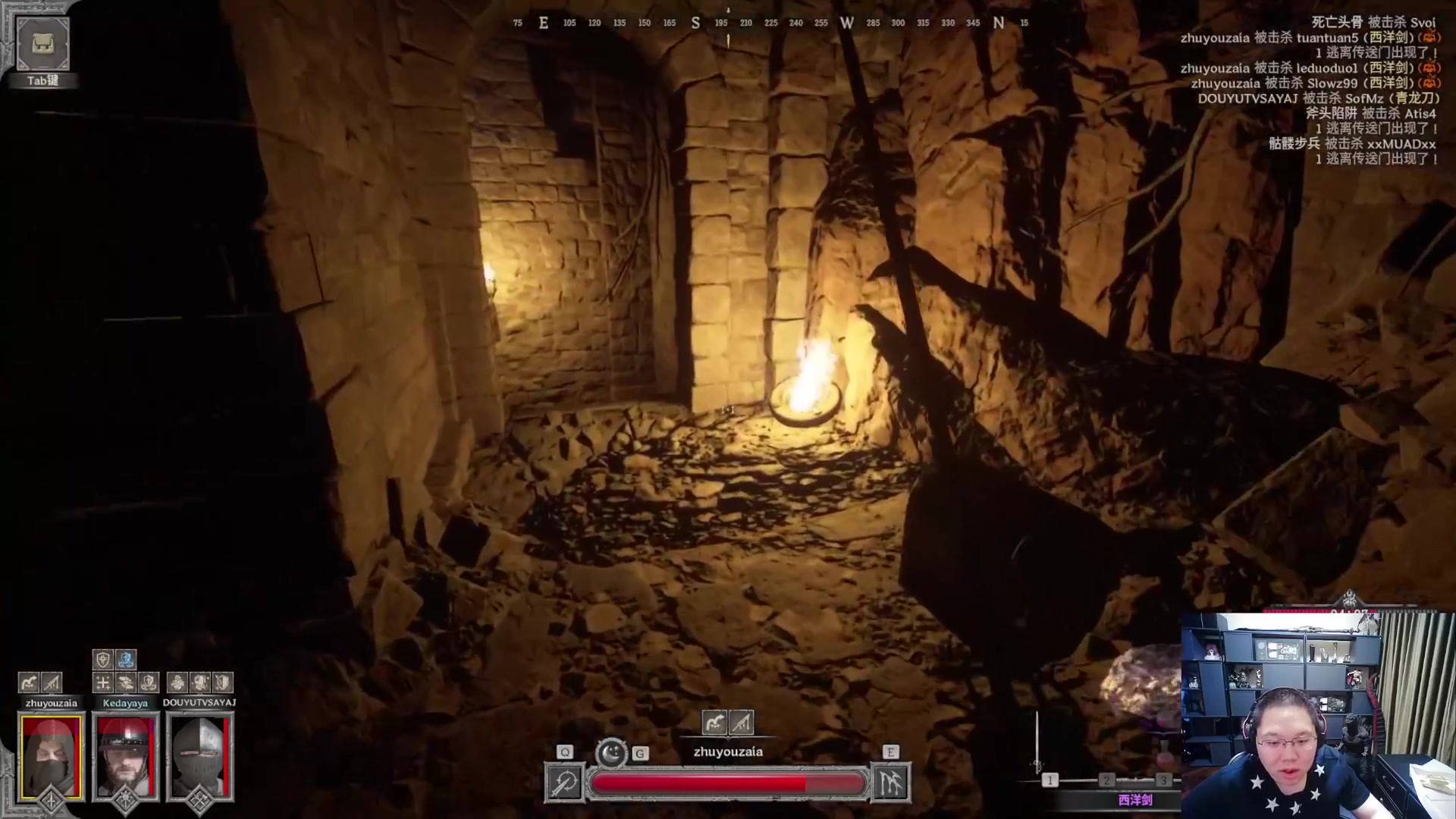Select zhuyouzaia's hooded portrait
1456x819 pixels.
pos(51,756)
